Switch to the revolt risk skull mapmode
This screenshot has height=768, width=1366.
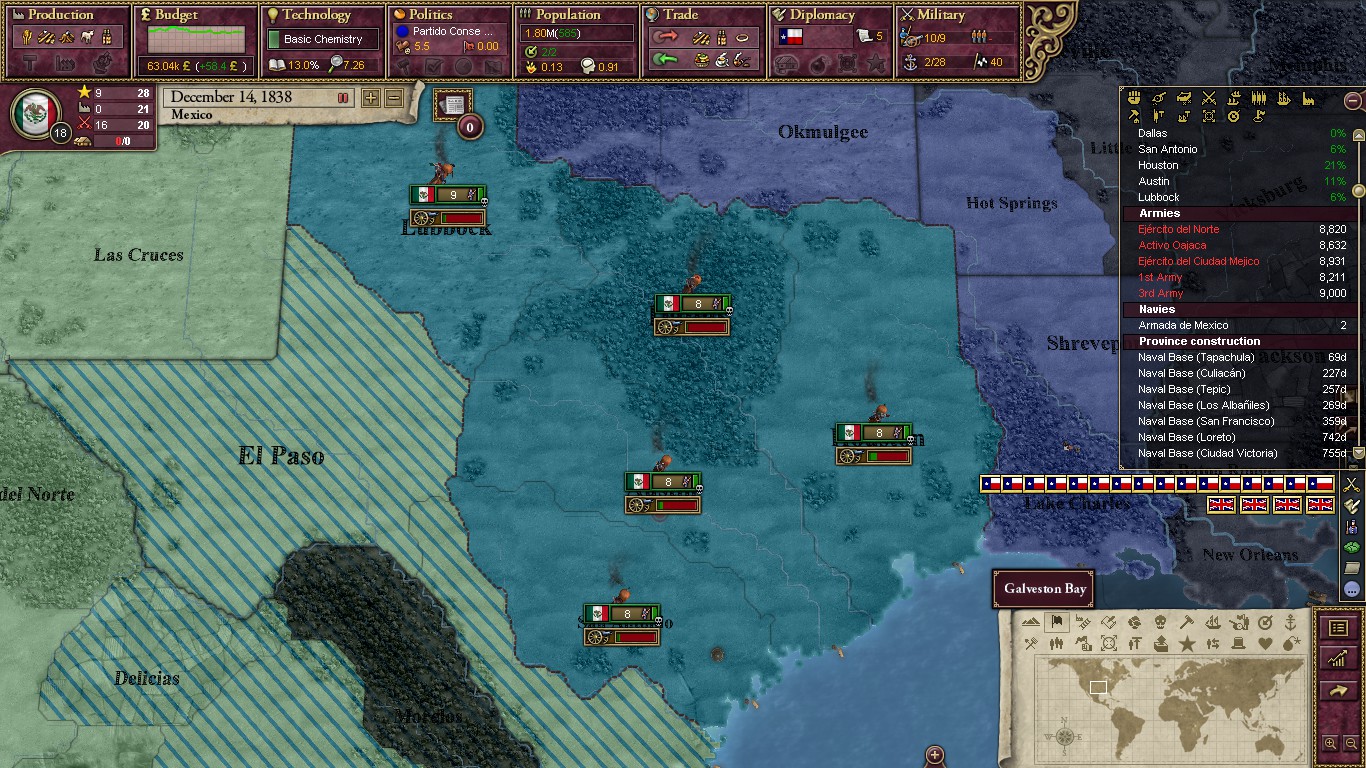tap(1160, 622)
